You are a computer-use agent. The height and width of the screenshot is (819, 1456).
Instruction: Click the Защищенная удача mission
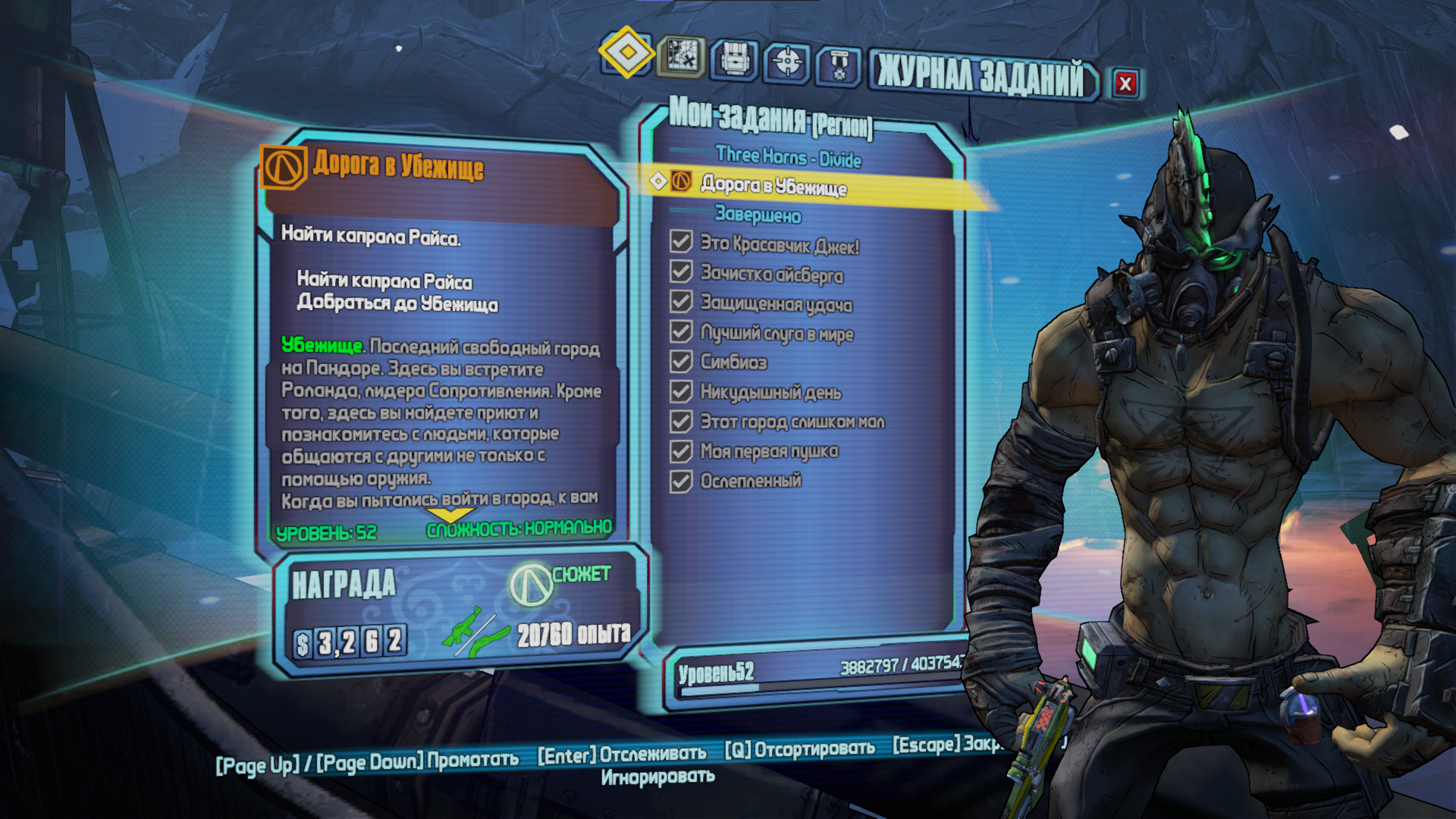776,304
